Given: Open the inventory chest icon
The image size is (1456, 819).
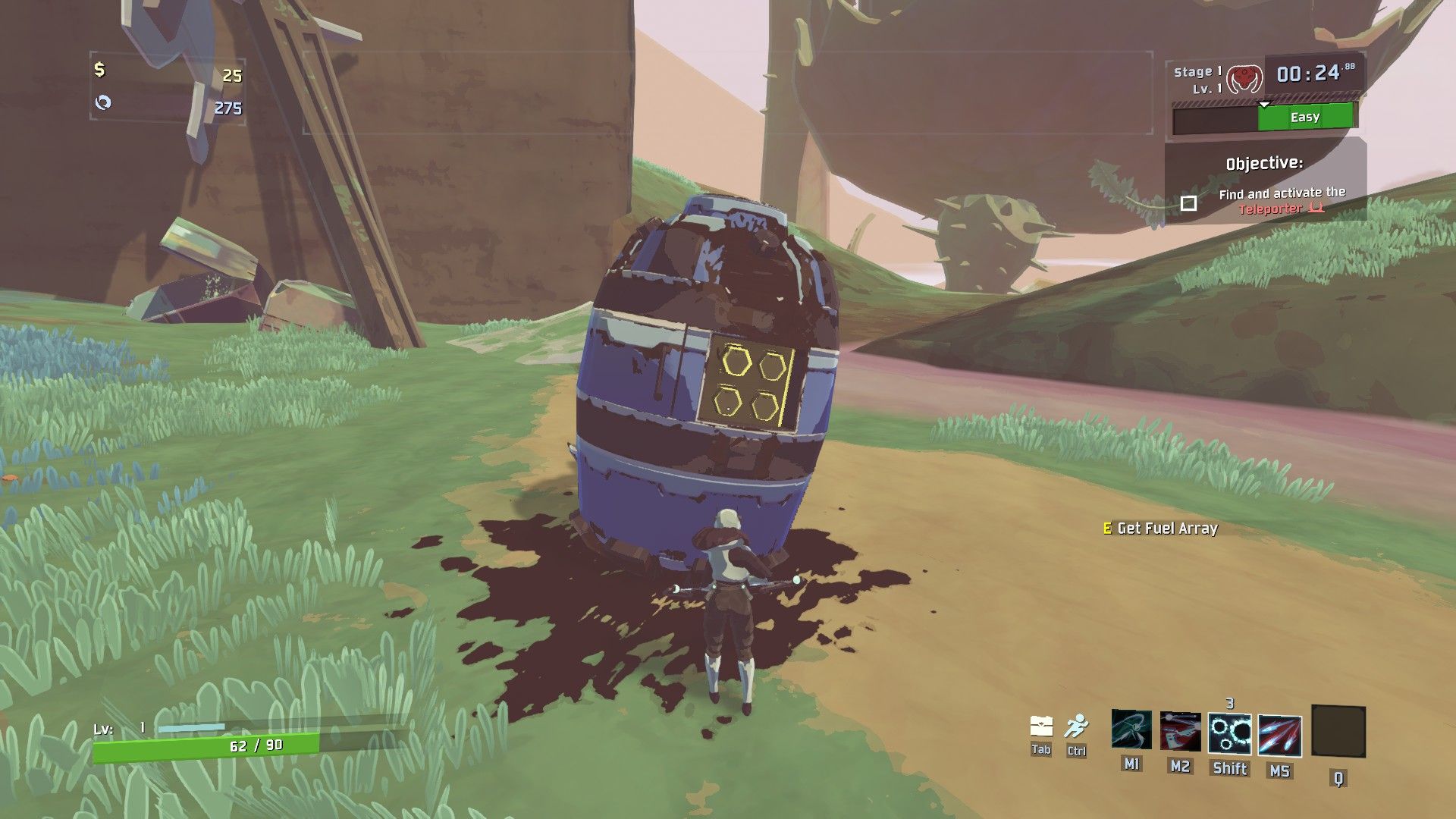Looking at the screenshot, I should pos(1041,726).
